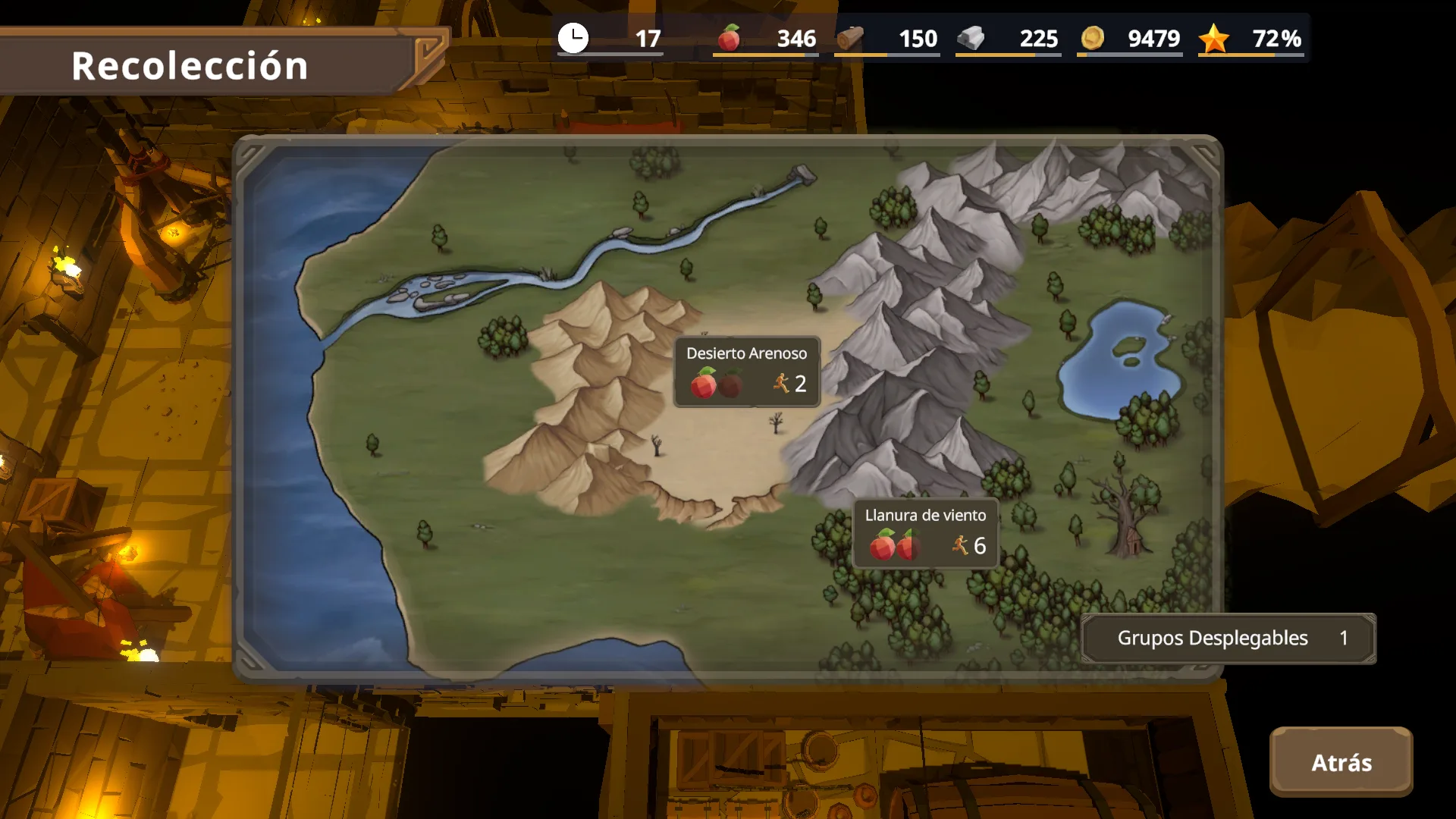Choose the Llanura de viento location
The width and height of the screenshot is (1456, 819).
[x=925, y=533]
